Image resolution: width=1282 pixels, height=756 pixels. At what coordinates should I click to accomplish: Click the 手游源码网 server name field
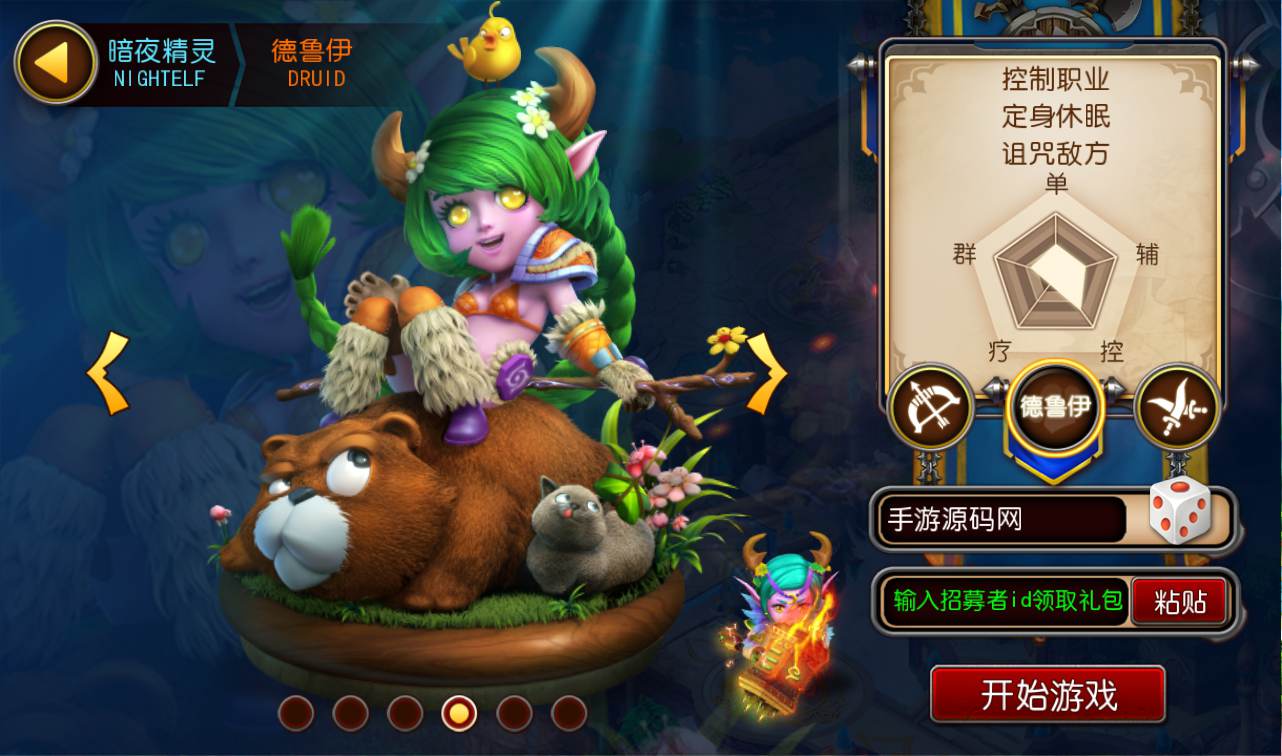pos(1000,519)
